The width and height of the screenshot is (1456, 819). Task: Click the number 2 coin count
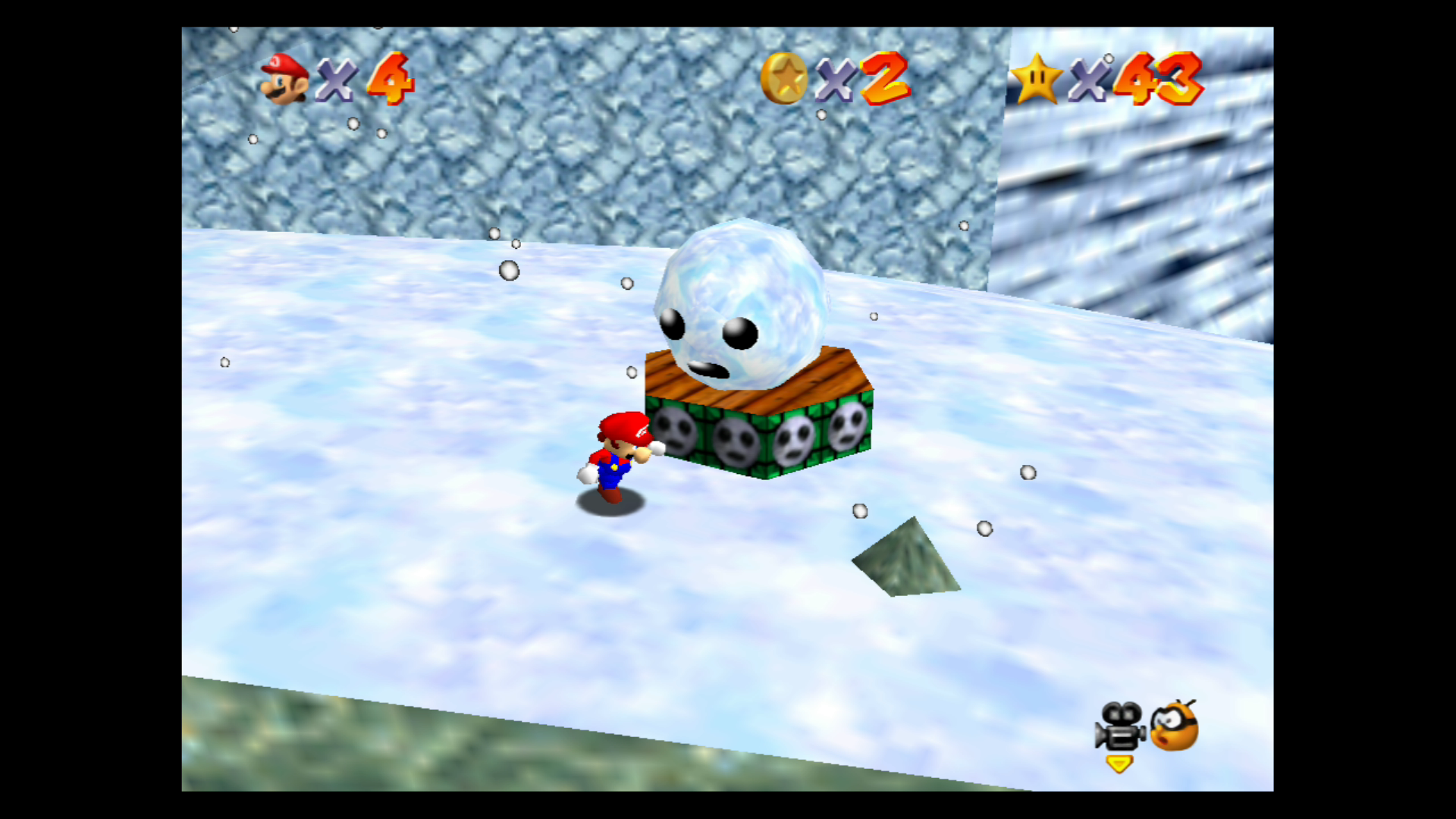pos(885,78)
